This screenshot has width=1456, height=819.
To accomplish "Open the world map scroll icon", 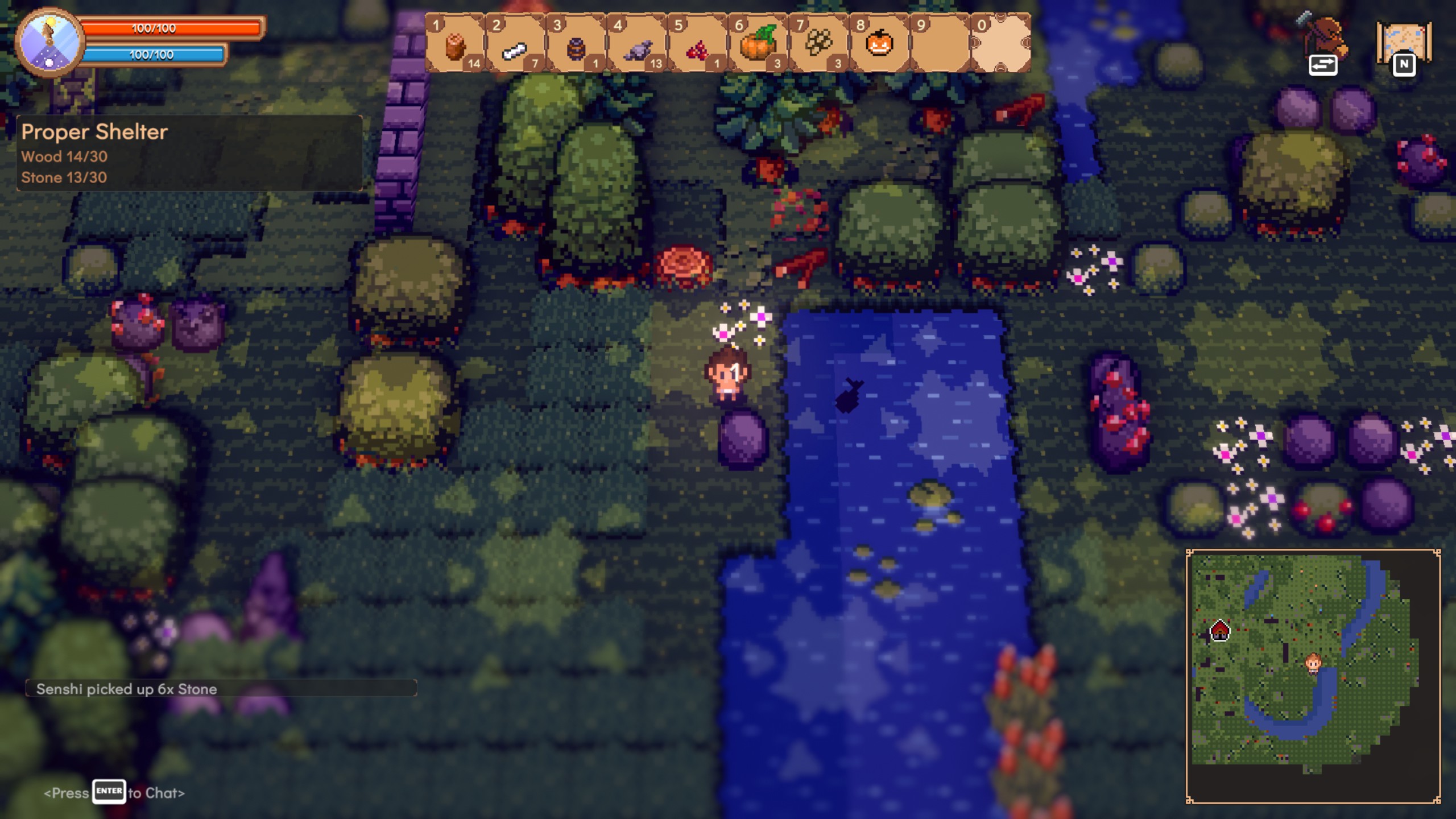I will [x=1404, y=43].
